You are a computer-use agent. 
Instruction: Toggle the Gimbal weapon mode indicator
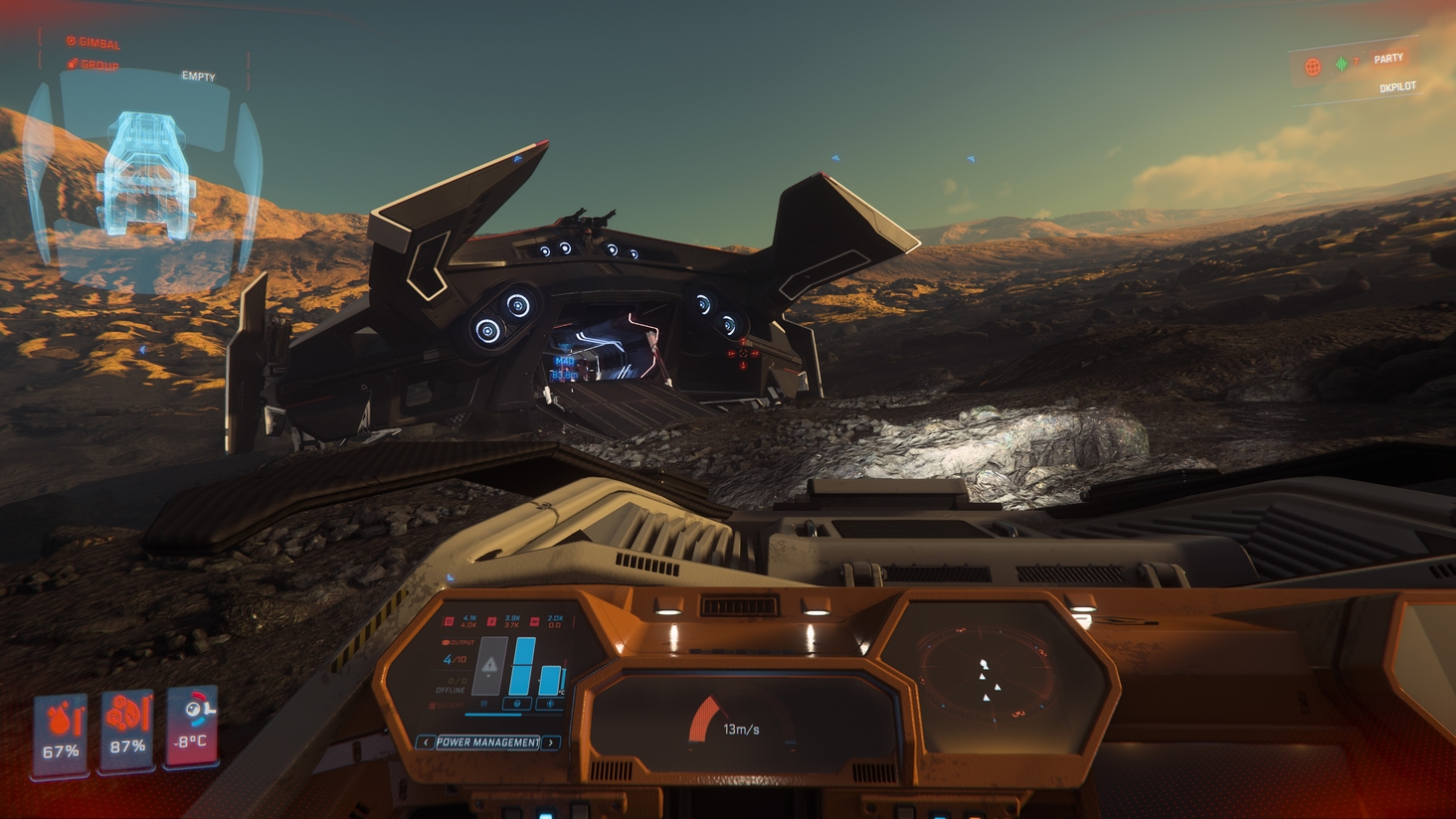(x=93, y=43)
